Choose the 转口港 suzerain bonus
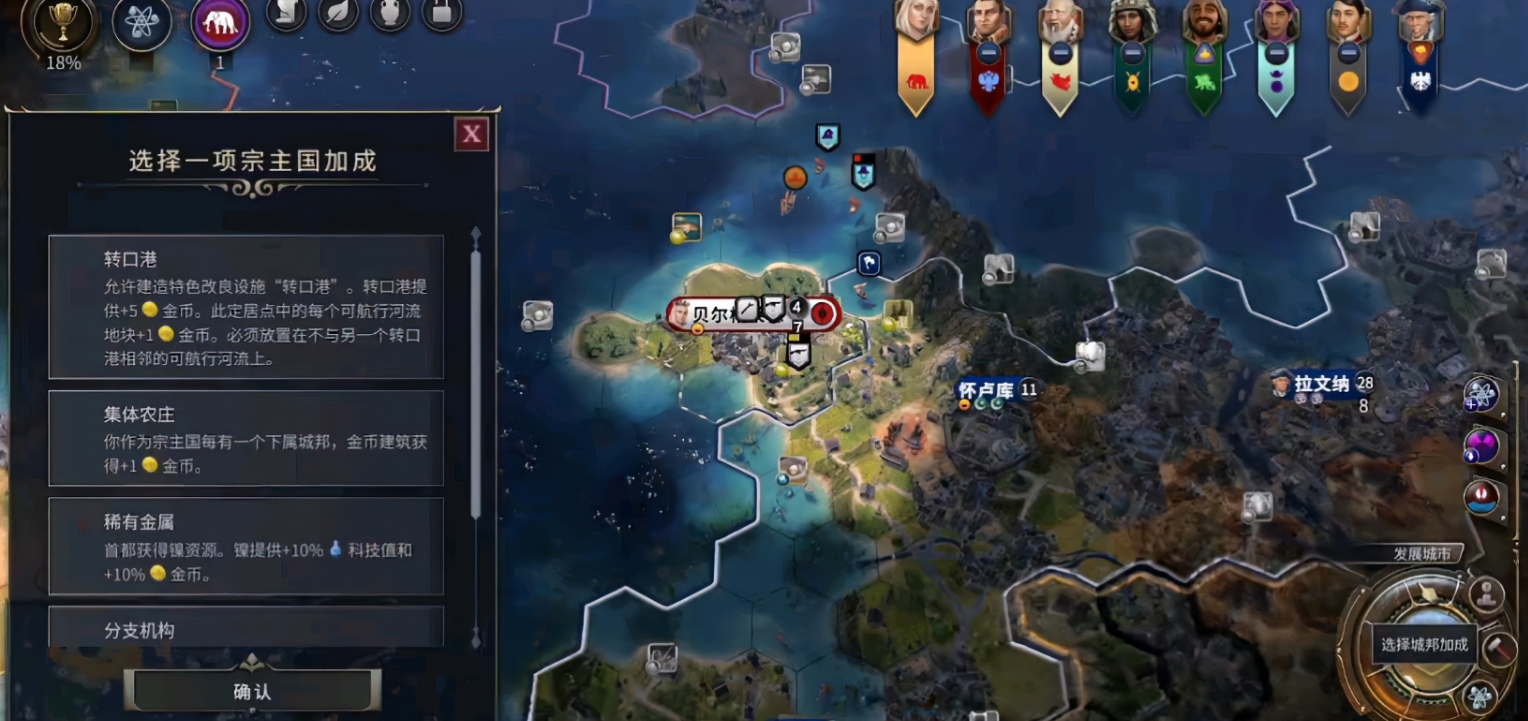This screenshot has height=721, width=1528. (246, 307)
